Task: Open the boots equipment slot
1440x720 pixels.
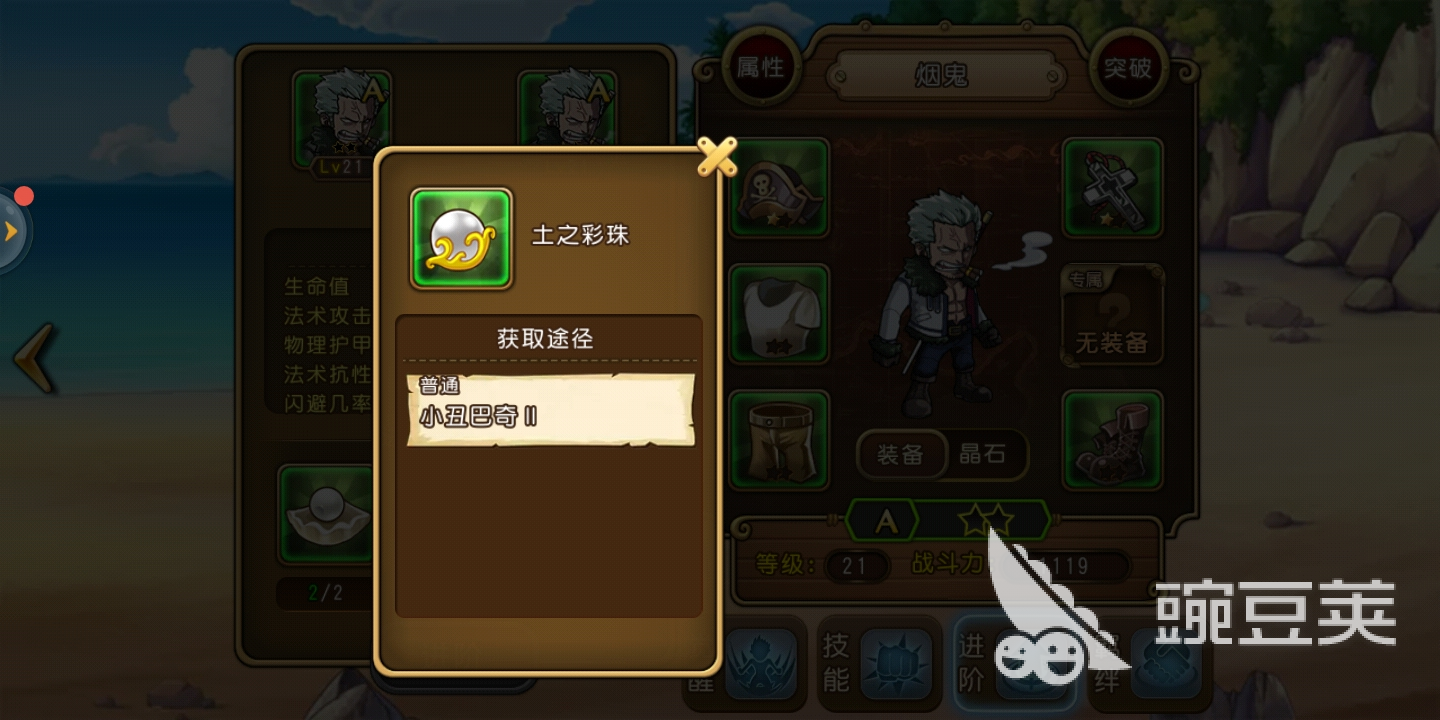Action: coord(1112,438)
